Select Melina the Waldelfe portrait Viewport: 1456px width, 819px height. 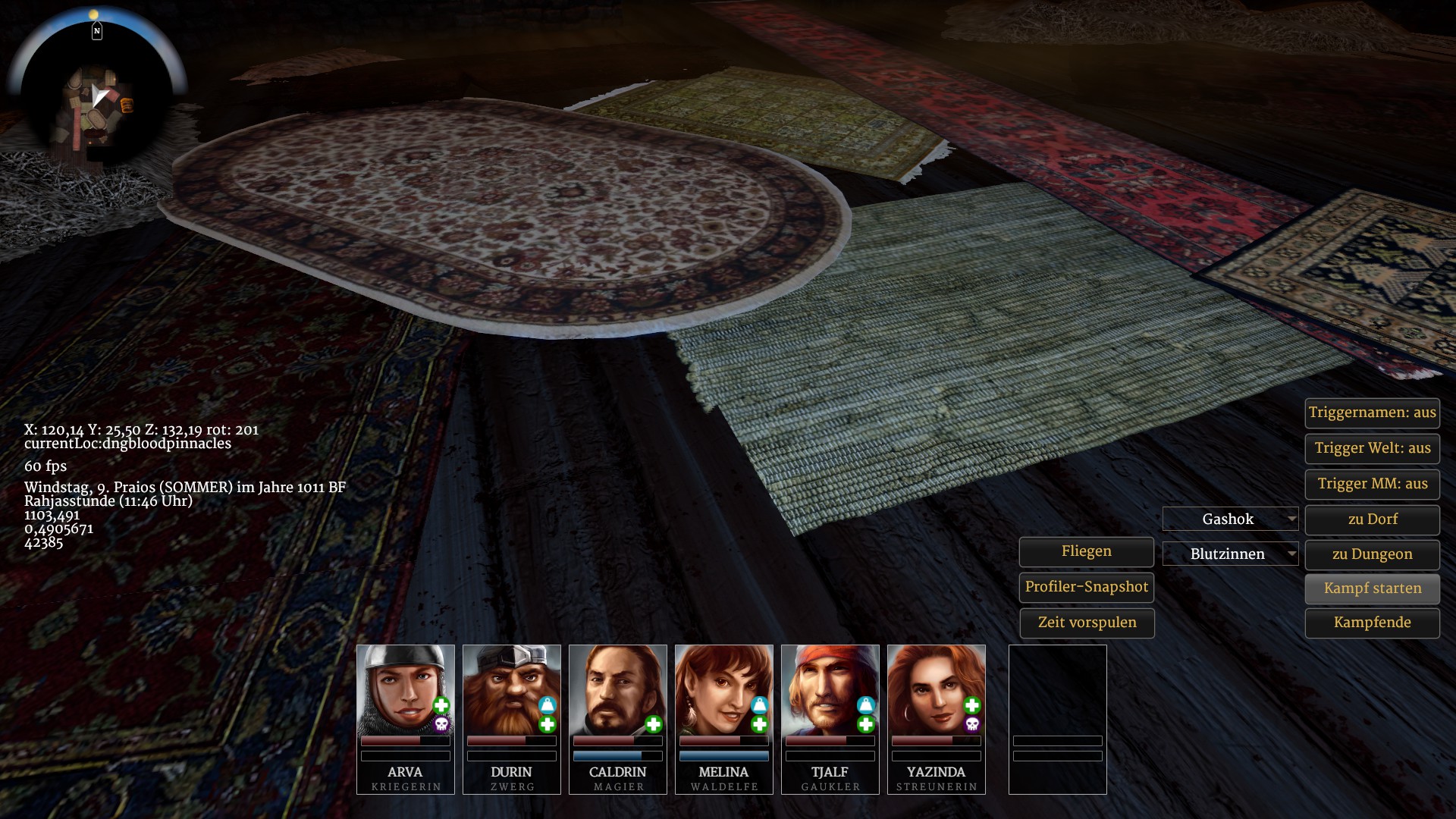(723, 690)
